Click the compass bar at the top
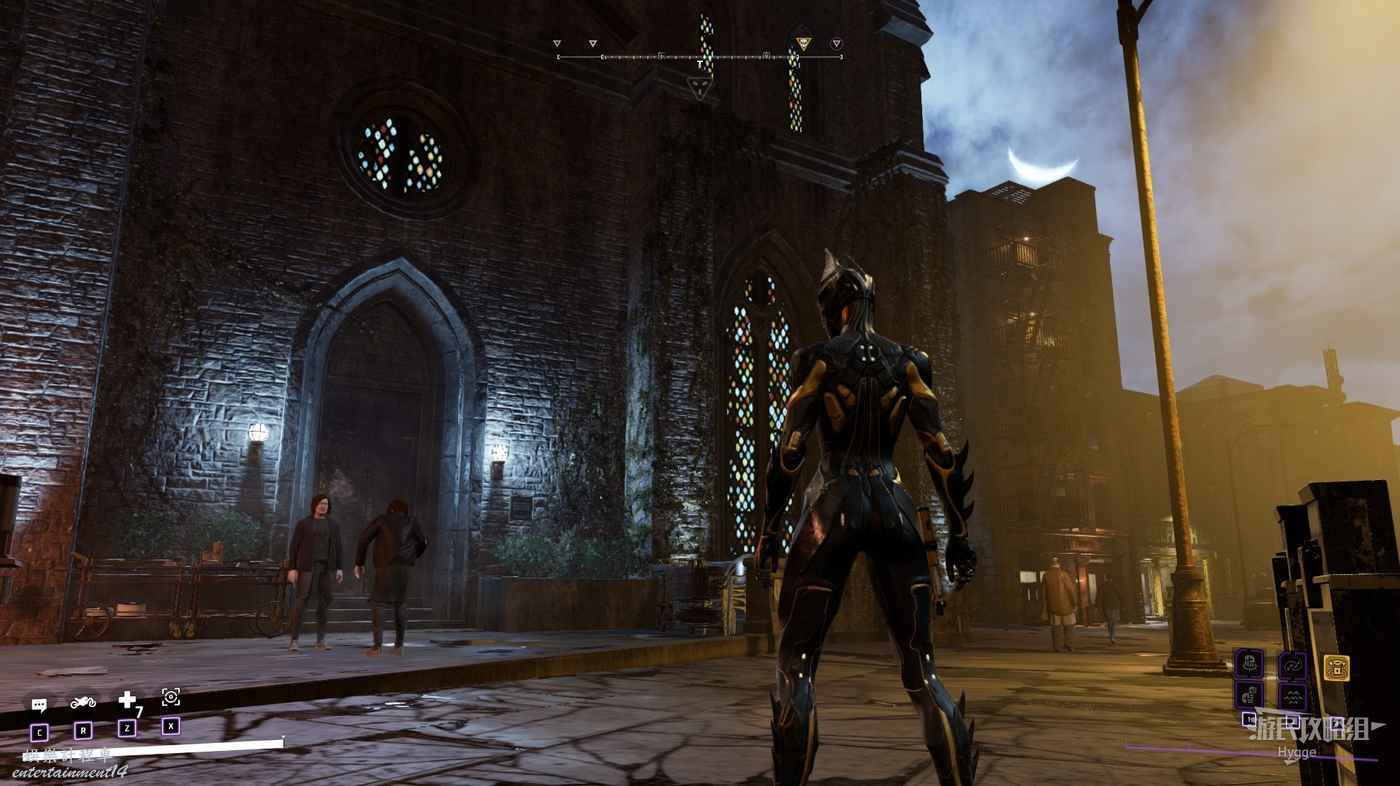1400x786 pixels. coord(699,57)
